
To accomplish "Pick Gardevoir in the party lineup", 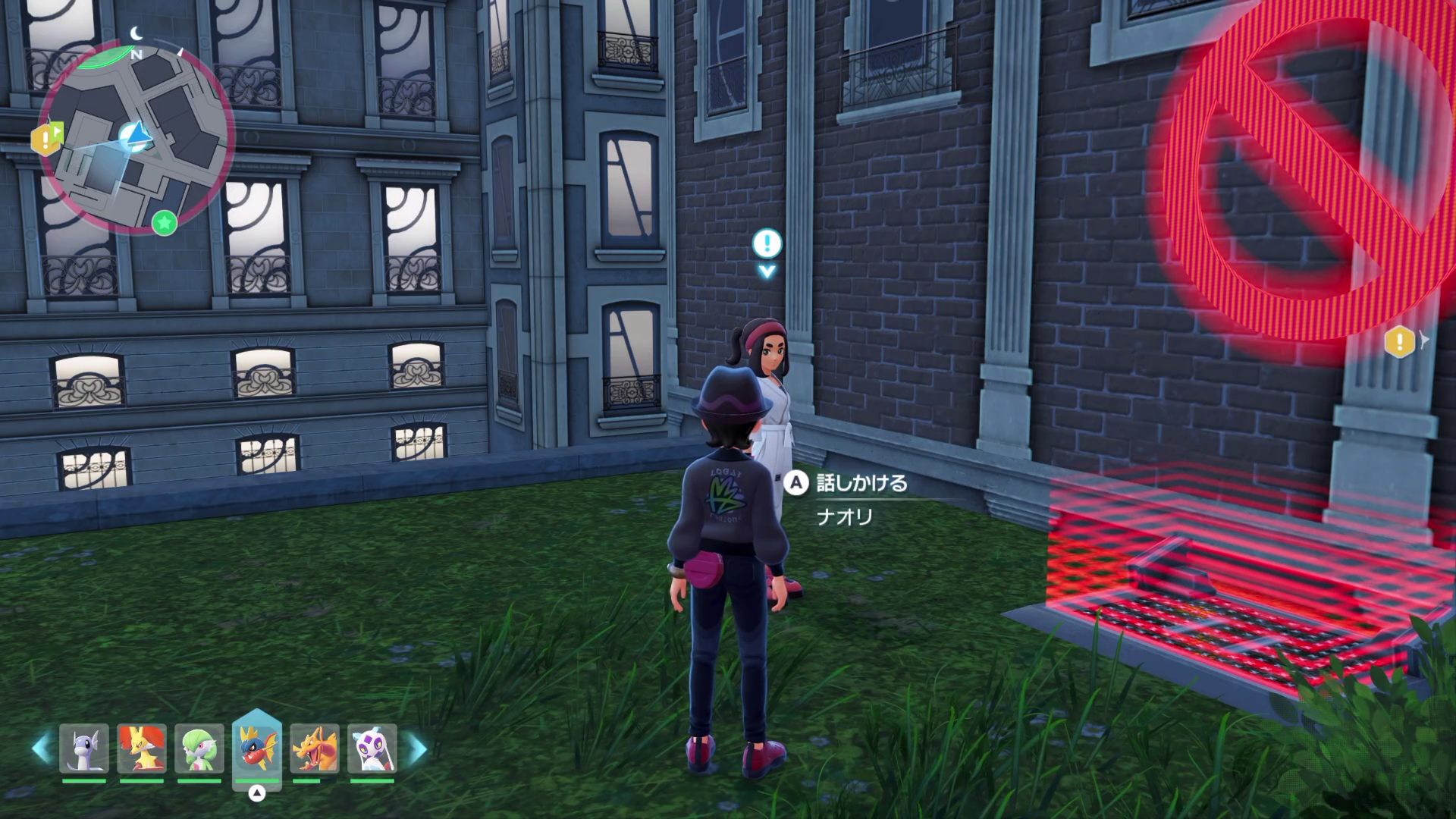I will pyautogui.click(x=199, y=748).
